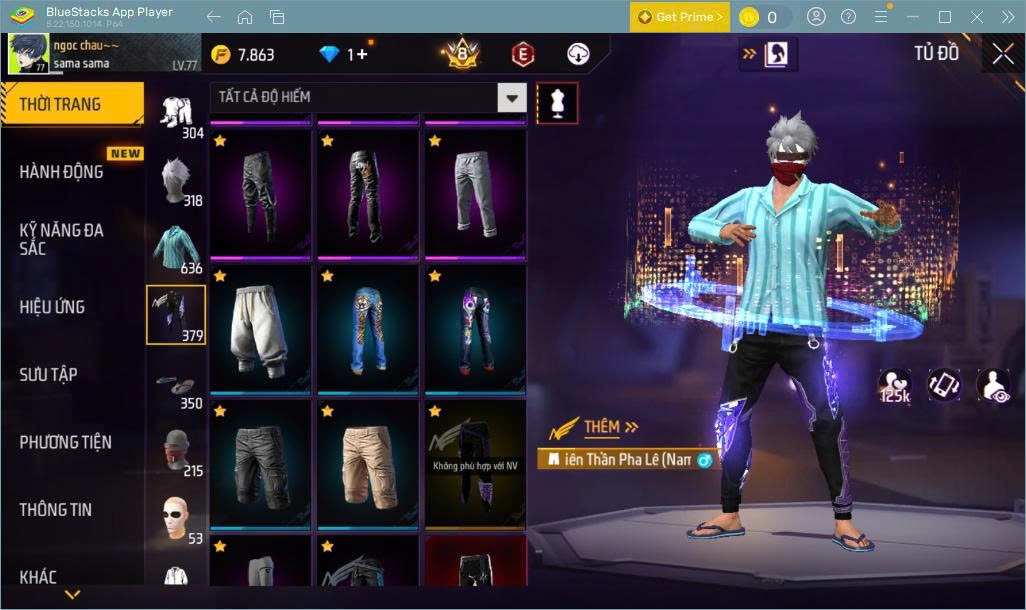1026x610 pixels.
Task: Open the HIỆU ỨNG category
Action: click(x=53, y=306)
